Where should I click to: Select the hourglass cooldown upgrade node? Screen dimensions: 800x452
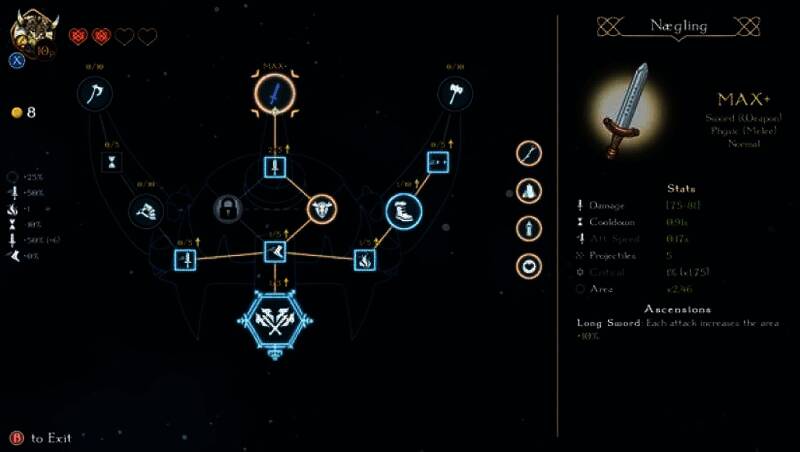[x=112, y=162]
